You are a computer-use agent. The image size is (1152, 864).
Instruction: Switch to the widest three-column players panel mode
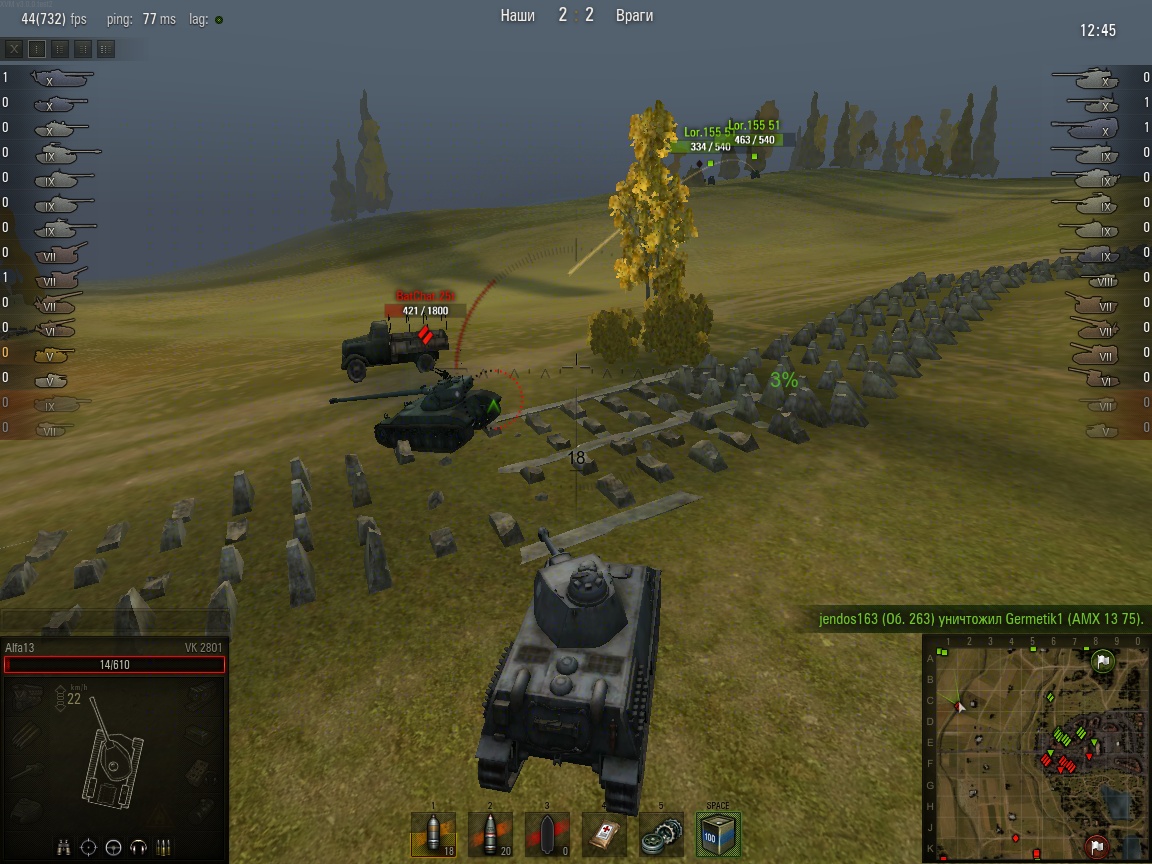point(106,48)
